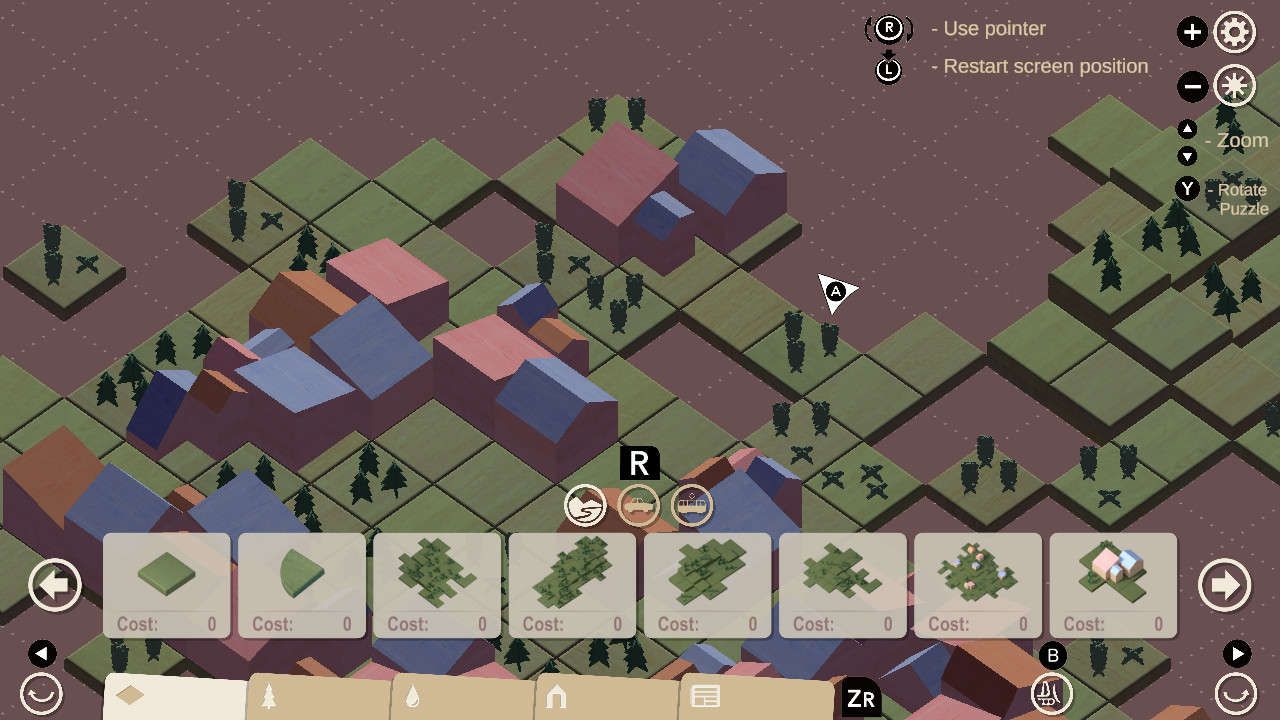This screenshot has height=720, width=1280.
Task: Open the house category tab
Action: click(556, 697)
